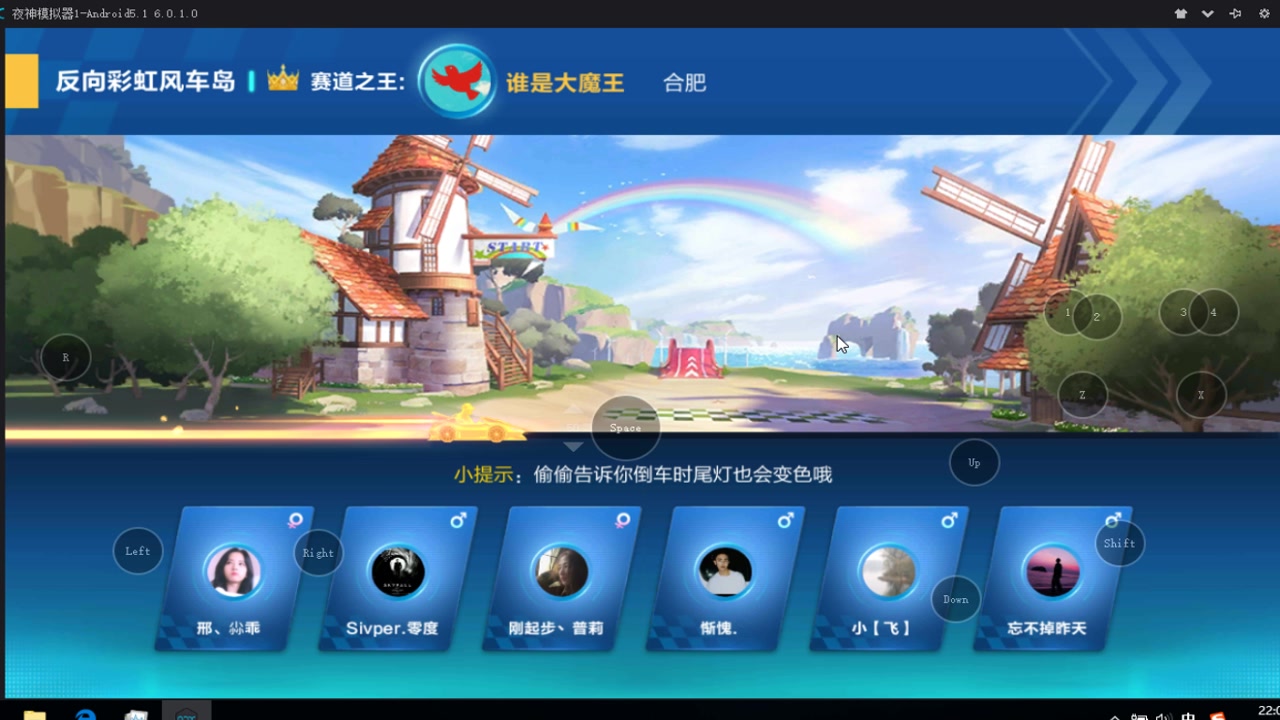Open Nox emulator settings via gear icon
Image resolution: width=1280 pixels, height=720 pixels.
point(1262,13)
